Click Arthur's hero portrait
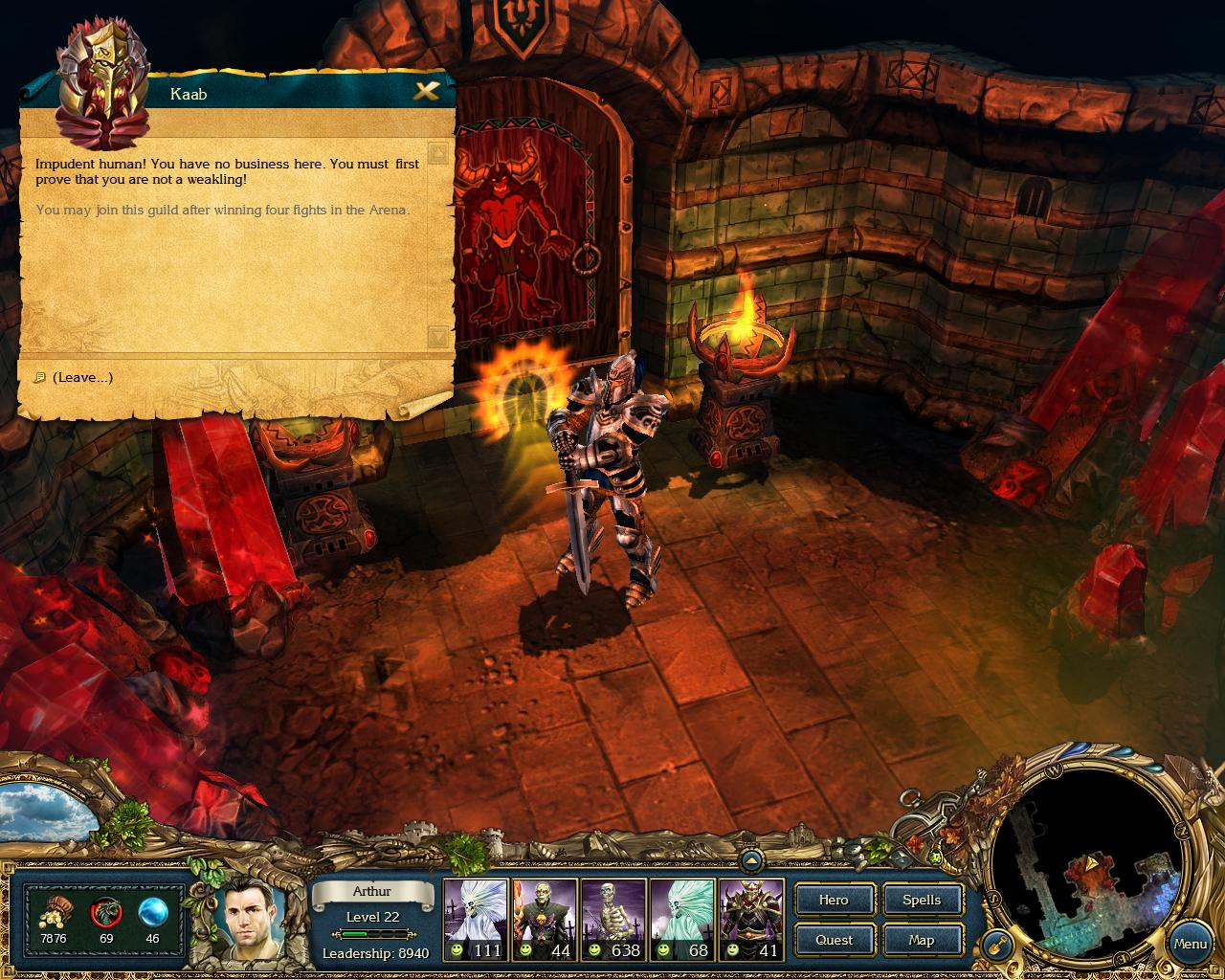Image resolution: width=1225 pixels, height=980 pixels. [248, 920]
